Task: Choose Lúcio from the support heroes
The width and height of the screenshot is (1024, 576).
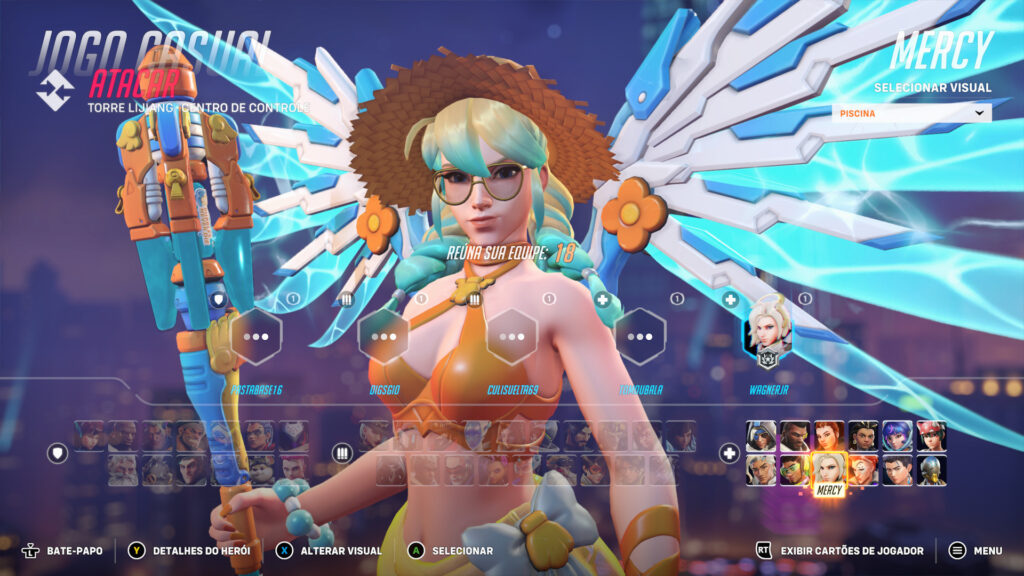Action: [795, 469]
